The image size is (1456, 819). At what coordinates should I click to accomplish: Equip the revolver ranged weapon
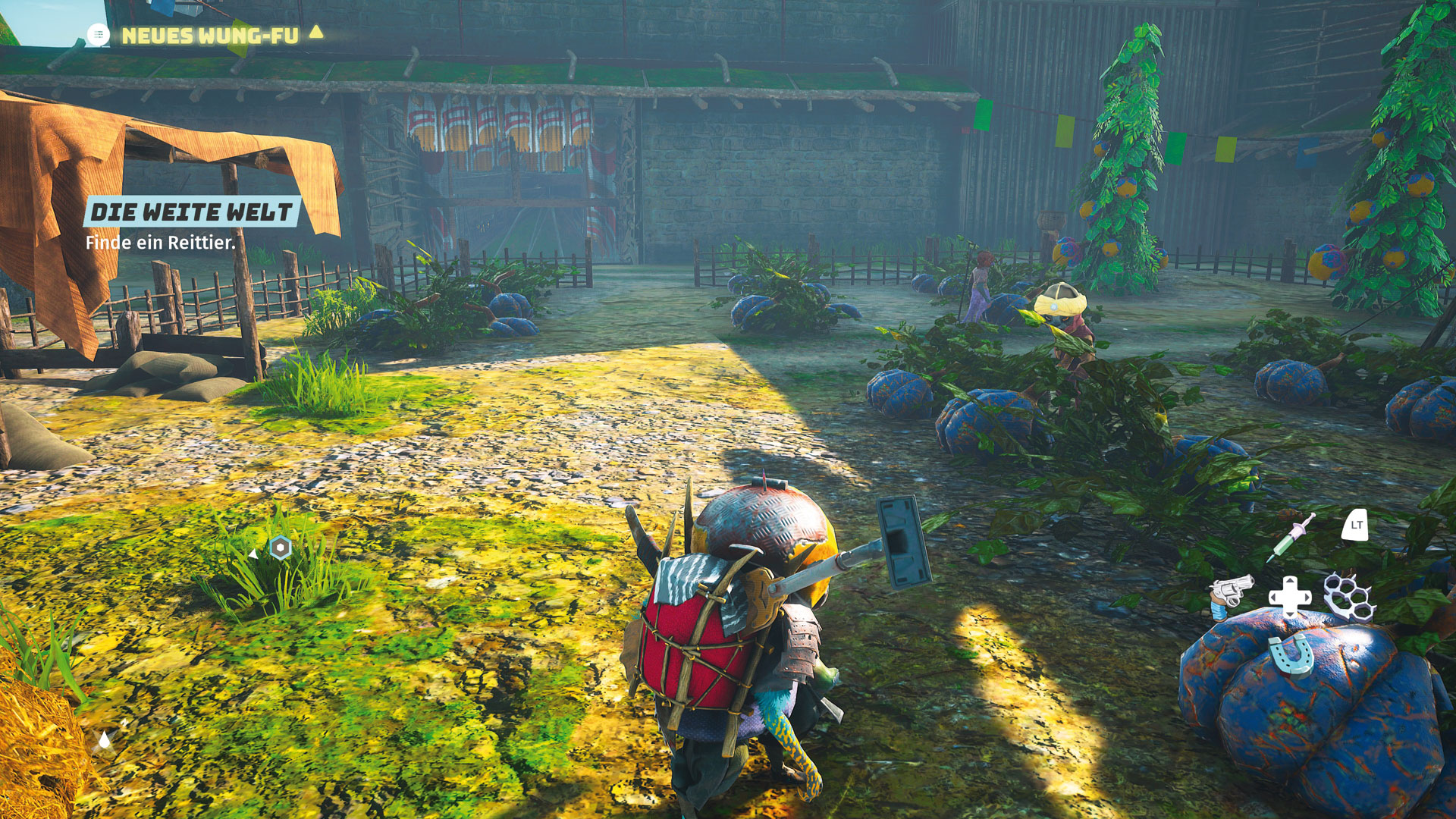pyautogui.click(x=1229, y=594)
